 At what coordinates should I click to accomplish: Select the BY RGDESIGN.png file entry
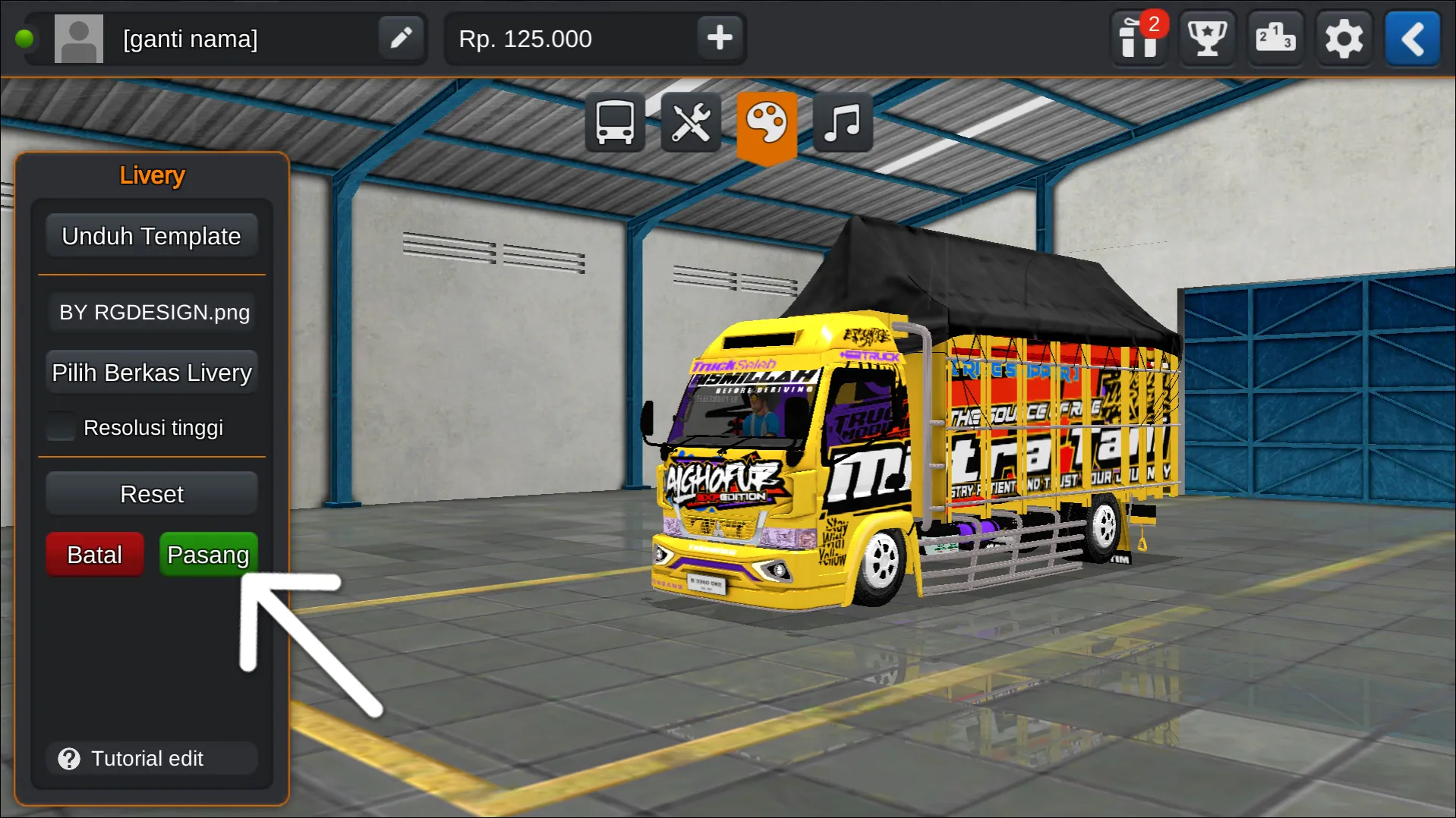(x=151, y=312)
